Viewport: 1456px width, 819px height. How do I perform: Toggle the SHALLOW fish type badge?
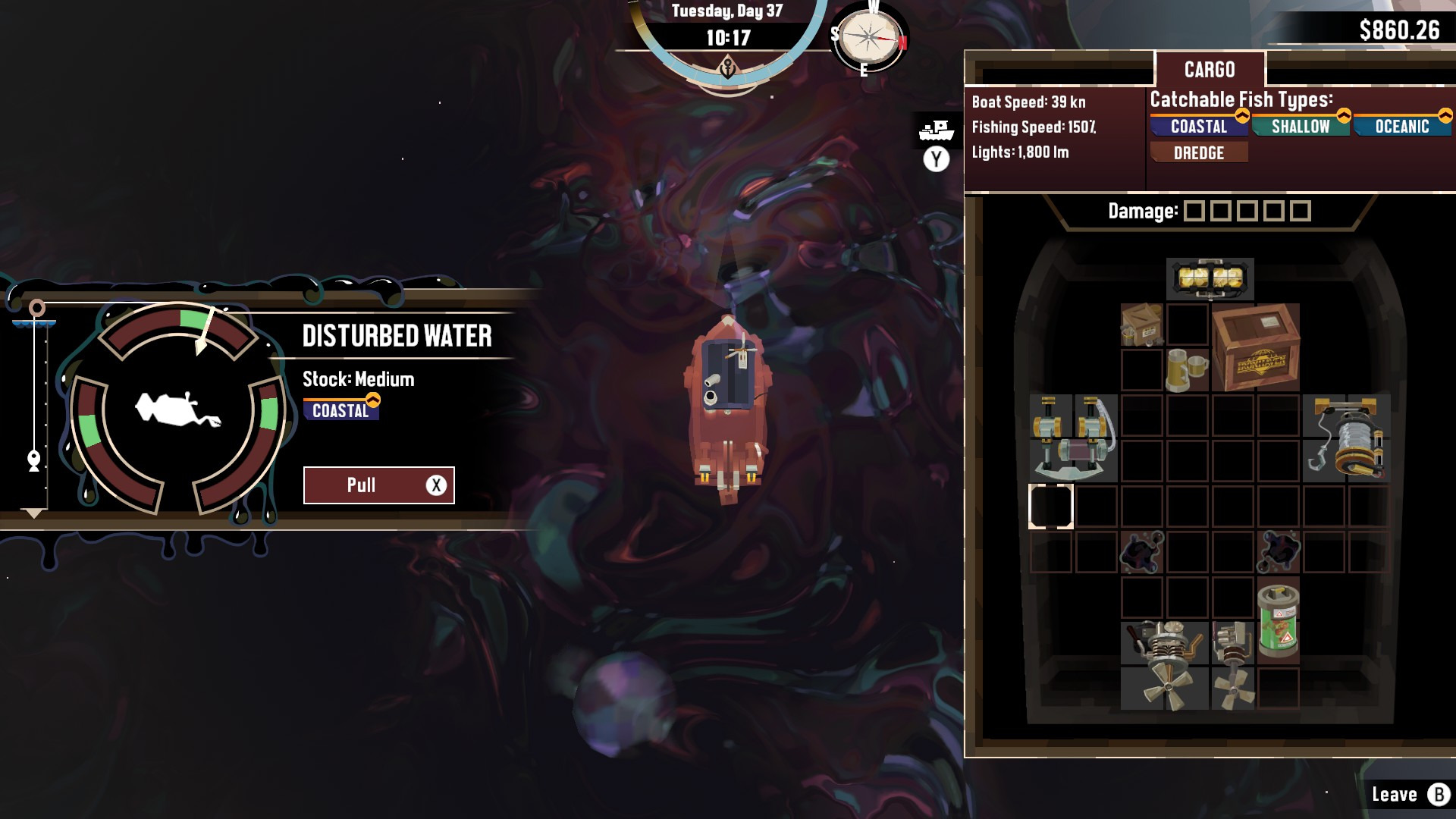(1301, 127)
